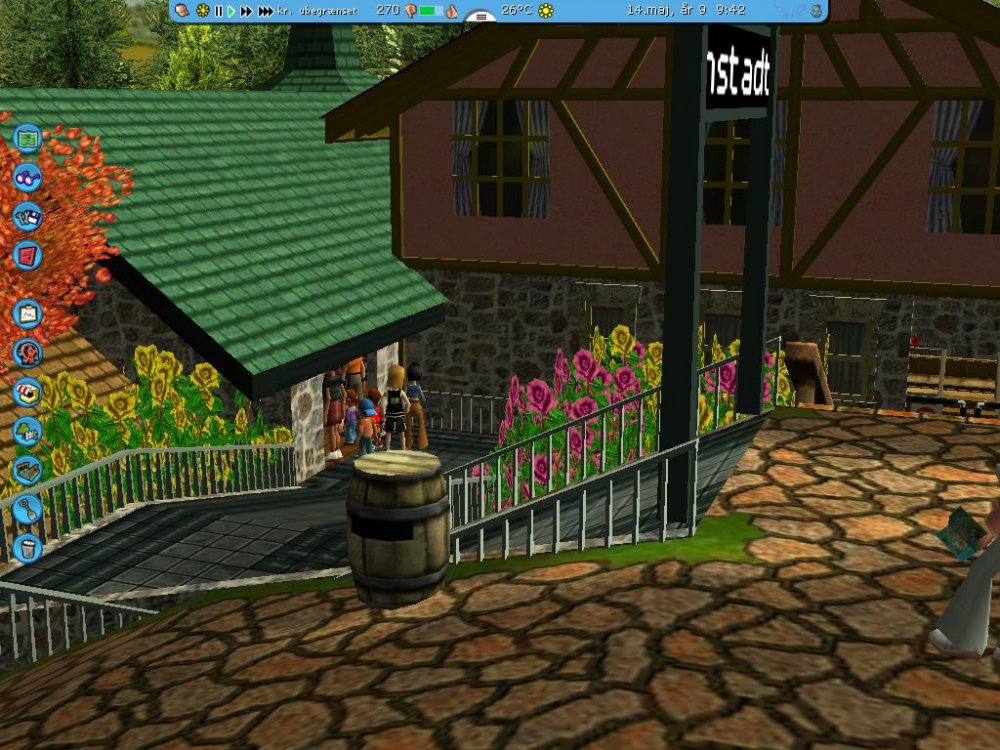The height and width of the screenshot is (750, 1000).
Task: Set game speed to normal play
Action: pos(231,10)
